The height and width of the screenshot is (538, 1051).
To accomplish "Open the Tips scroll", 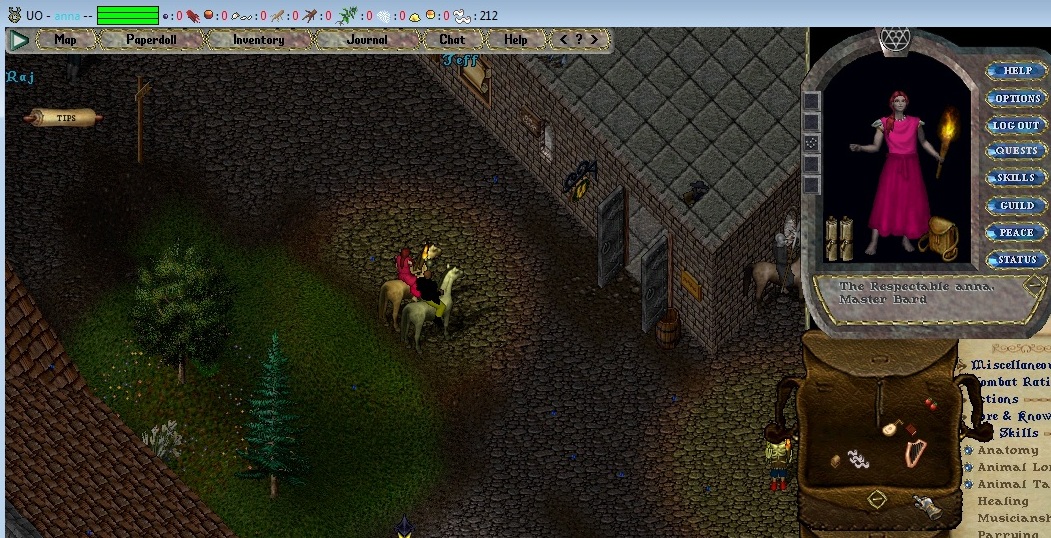I will [x=64, y=118].
